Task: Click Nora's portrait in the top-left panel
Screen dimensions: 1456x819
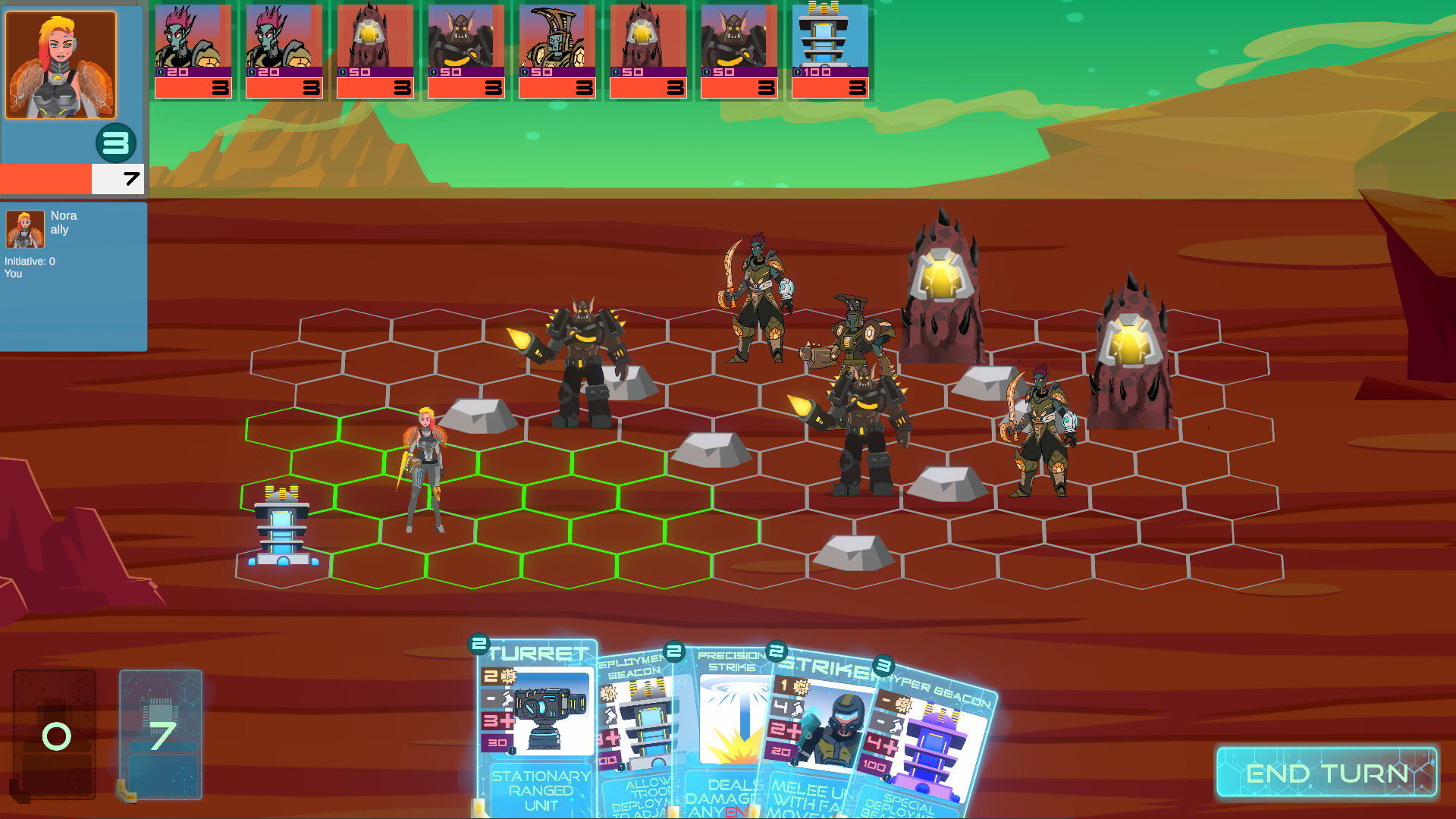Action: tap(61, 64)
